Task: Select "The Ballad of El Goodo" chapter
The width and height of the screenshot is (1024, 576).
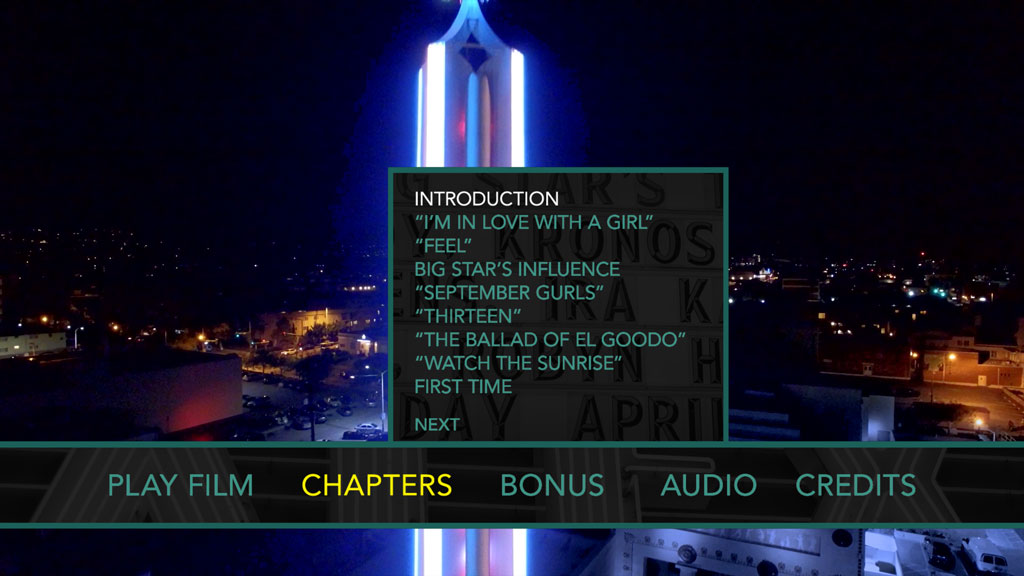Action: 550,340
